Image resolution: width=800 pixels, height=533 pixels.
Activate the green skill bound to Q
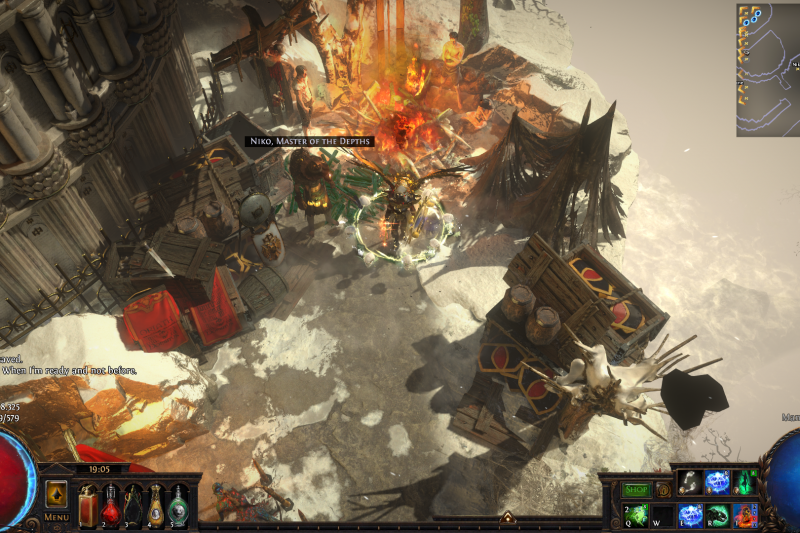636,515
